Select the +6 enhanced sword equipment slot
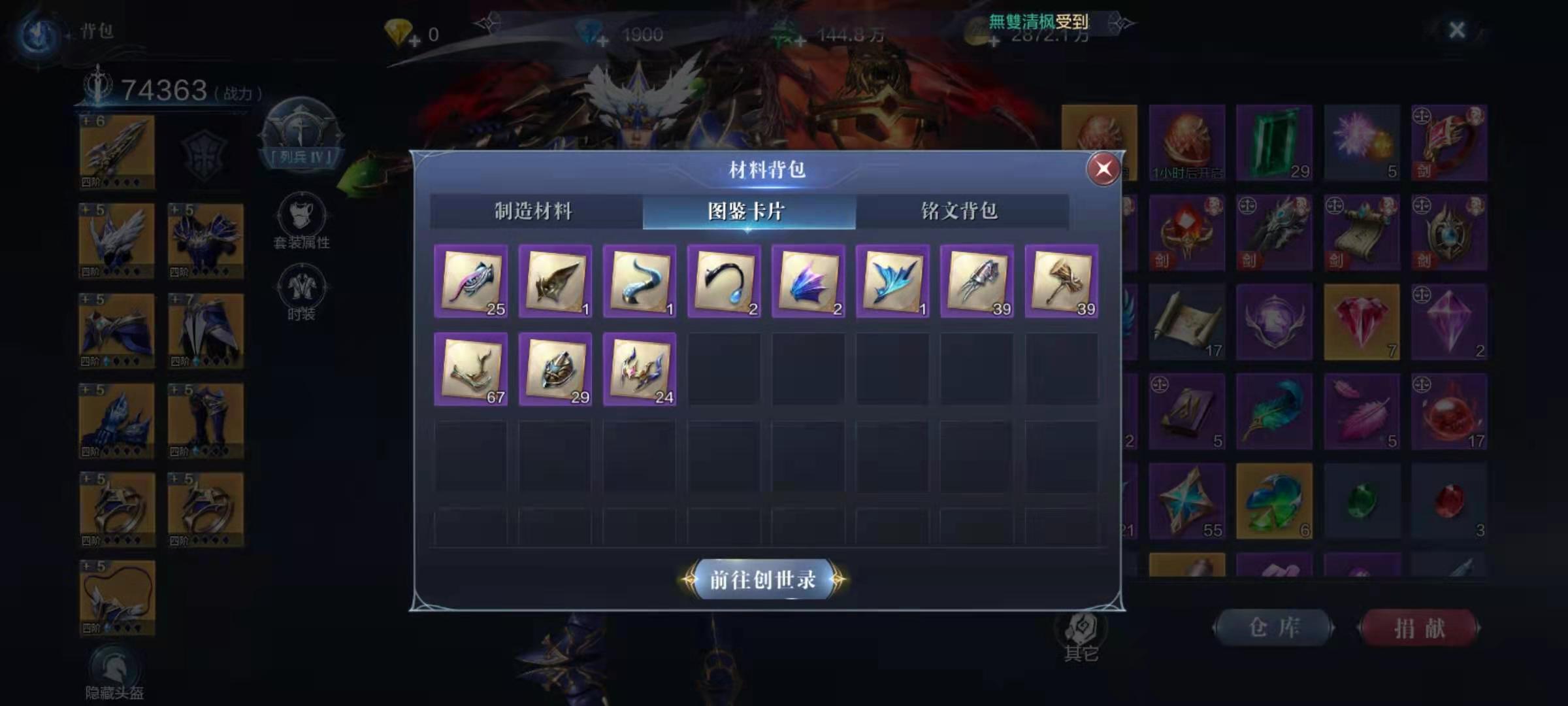The width and height of the screenshot is (1568, 706). (x=116, y=149)
